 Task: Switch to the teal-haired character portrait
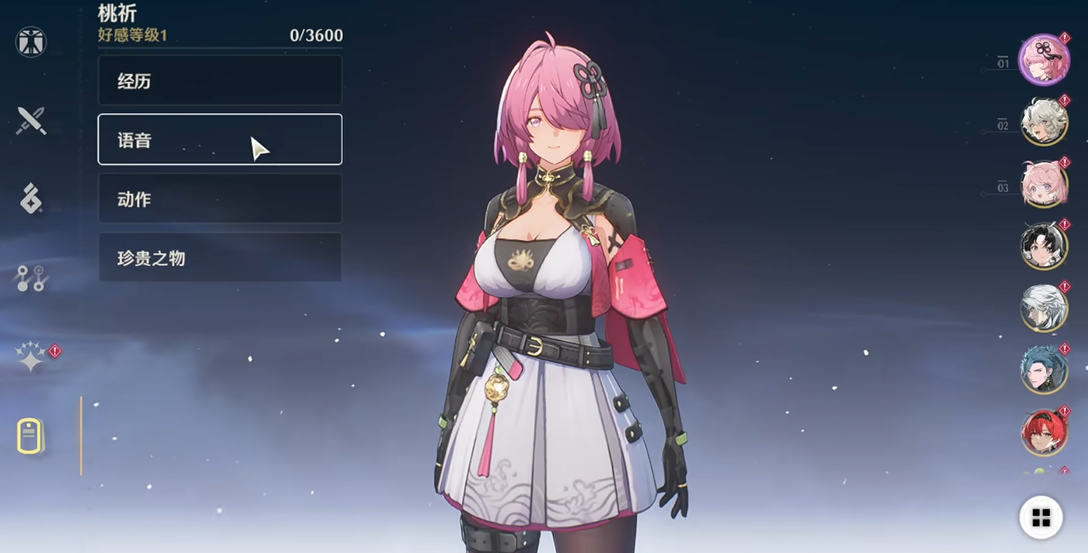point(1044,370)
